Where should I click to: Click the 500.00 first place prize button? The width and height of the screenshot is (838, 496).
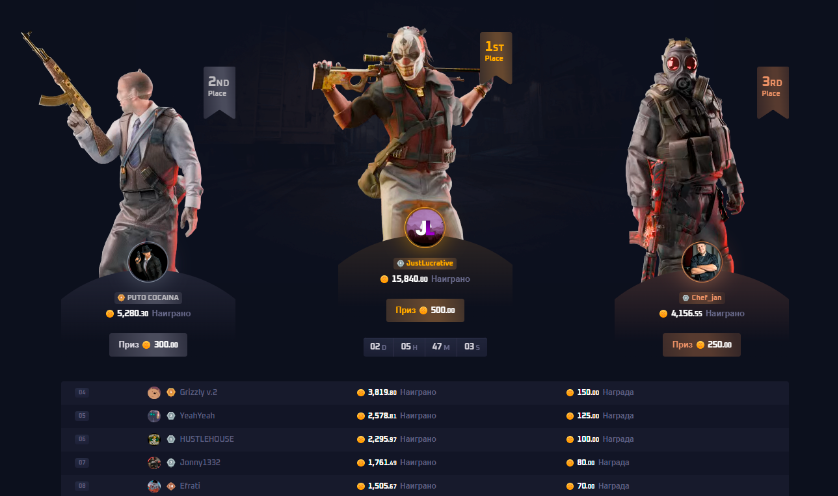(425, 310)
